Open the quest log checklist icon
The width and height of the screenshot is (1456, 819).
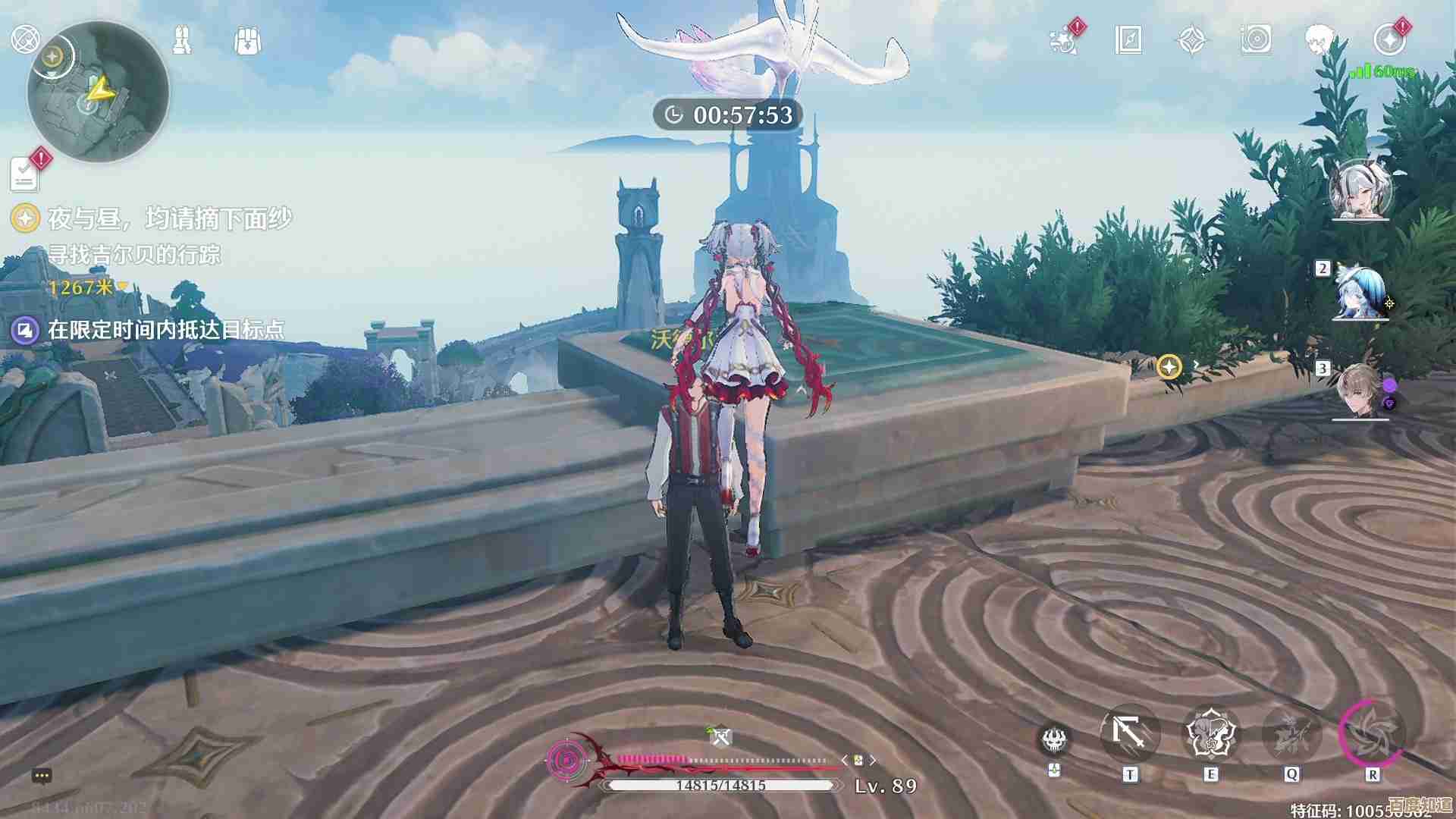(25, 175)
